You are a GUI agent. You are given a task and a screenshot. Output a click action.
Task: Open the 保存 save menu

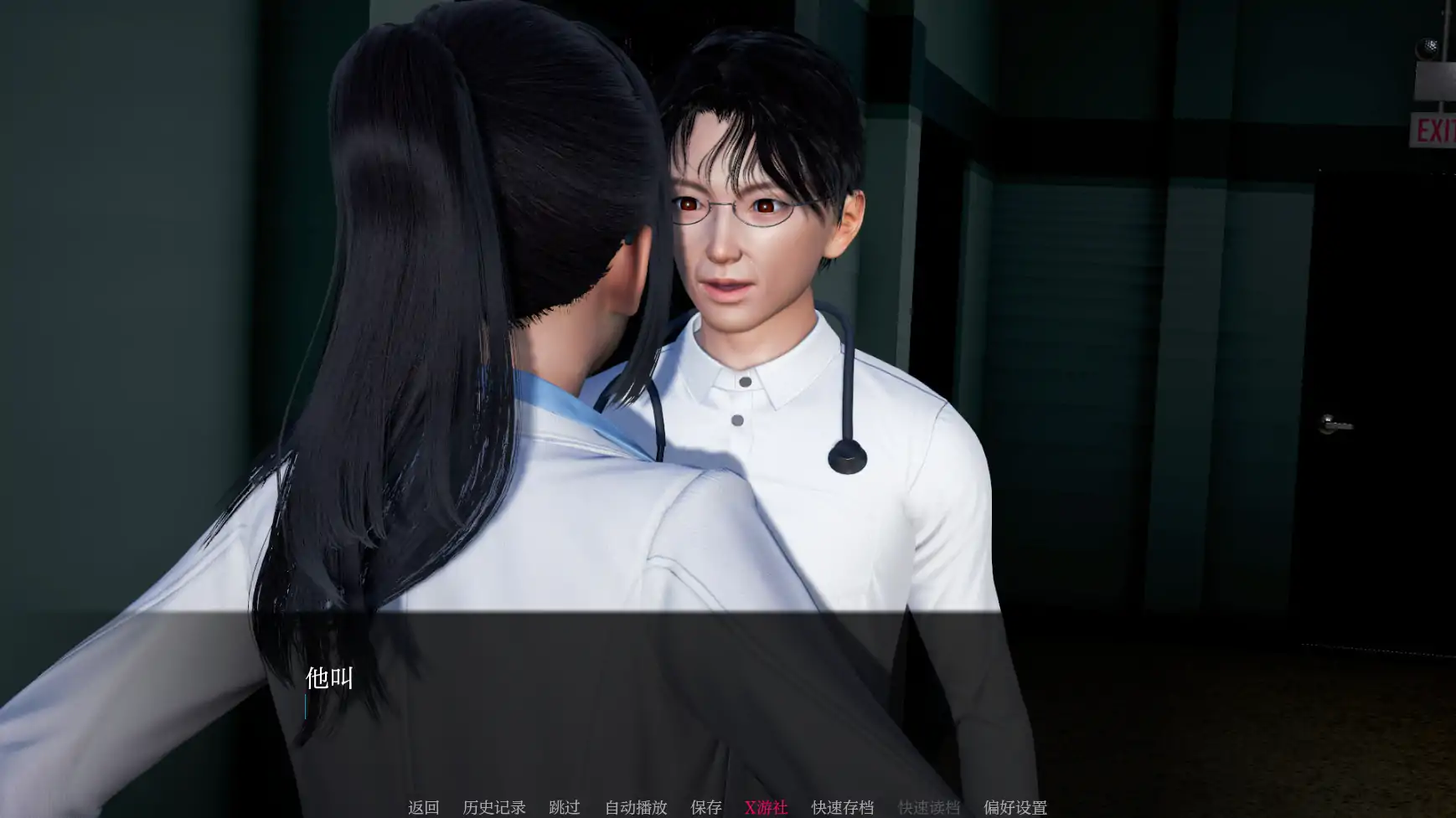705,807
